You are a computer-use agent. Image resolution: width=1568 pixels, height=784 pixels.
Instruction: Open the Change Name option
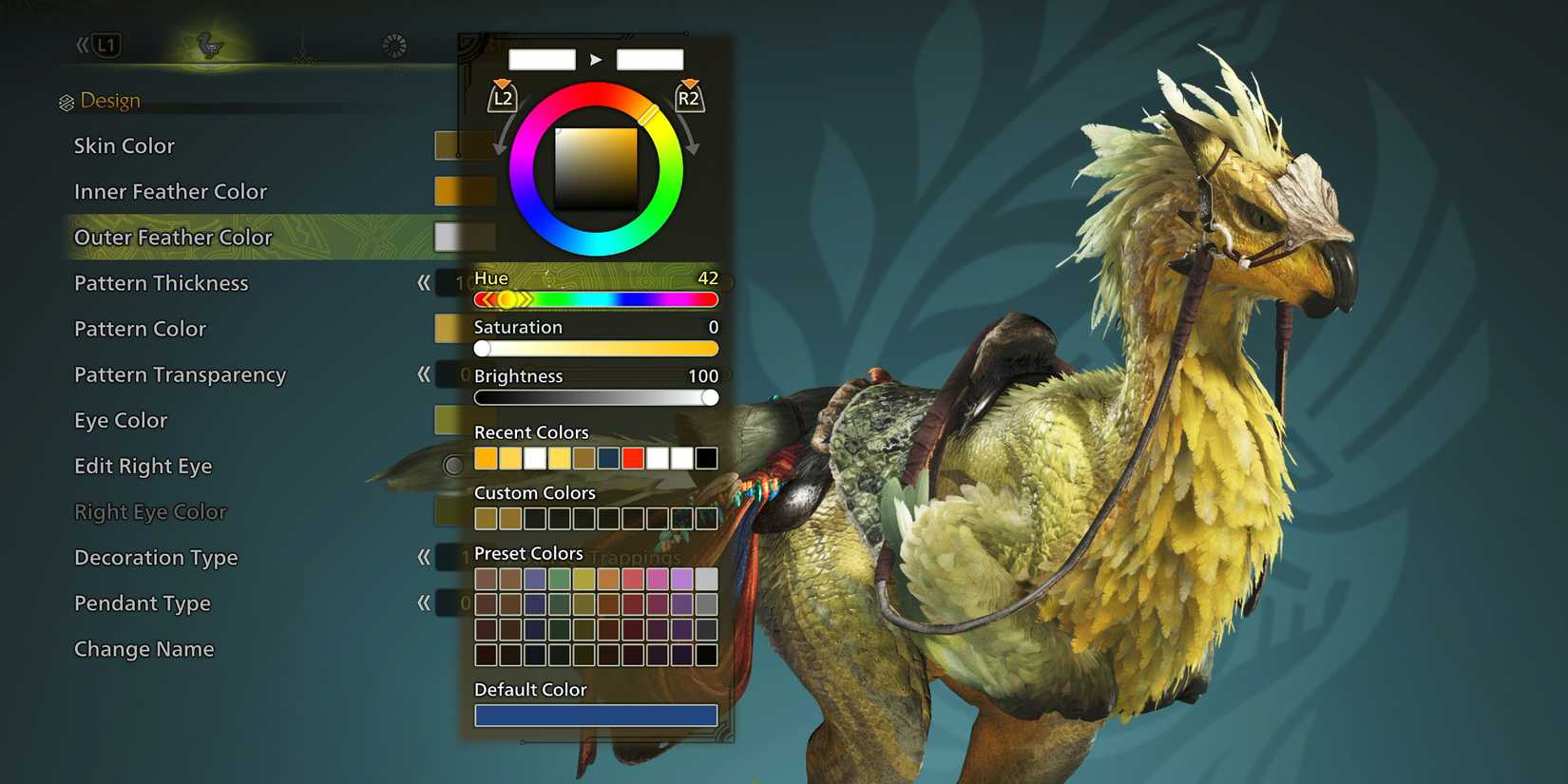coord(143,648)
